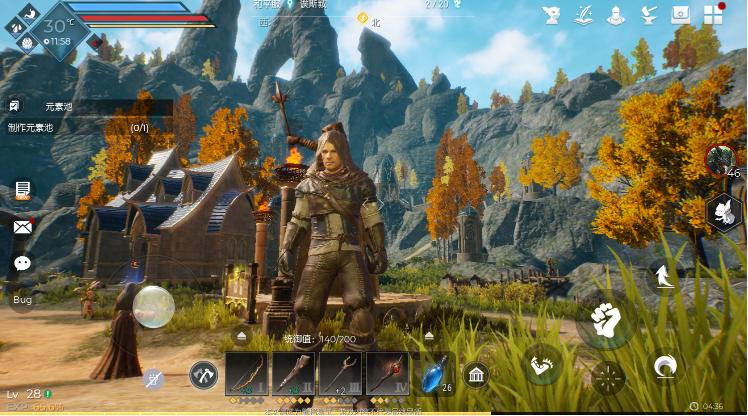Open the four-square main menu grid
This screenshot has width=748, height=416.
714,15
